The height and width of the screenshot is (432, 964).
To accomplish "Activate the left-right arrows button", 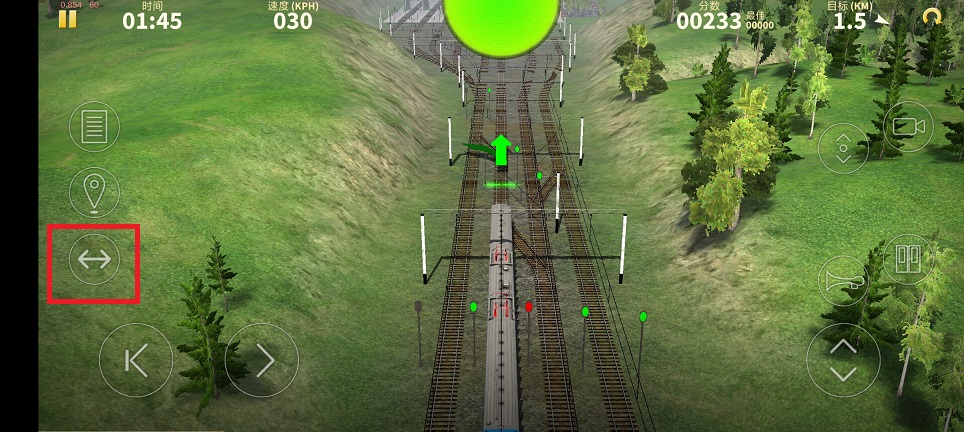I will pyautogui.click(x=94, y=261).
